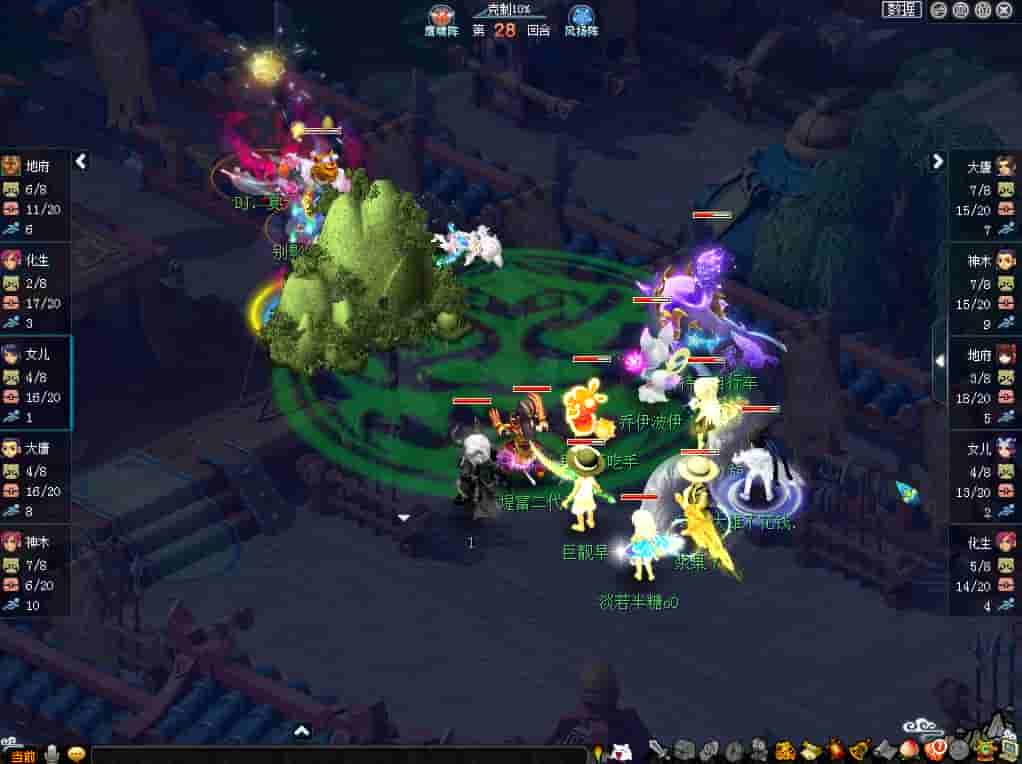
Task: Open the chat emoji speech bubble
Action: coord(76,754)
